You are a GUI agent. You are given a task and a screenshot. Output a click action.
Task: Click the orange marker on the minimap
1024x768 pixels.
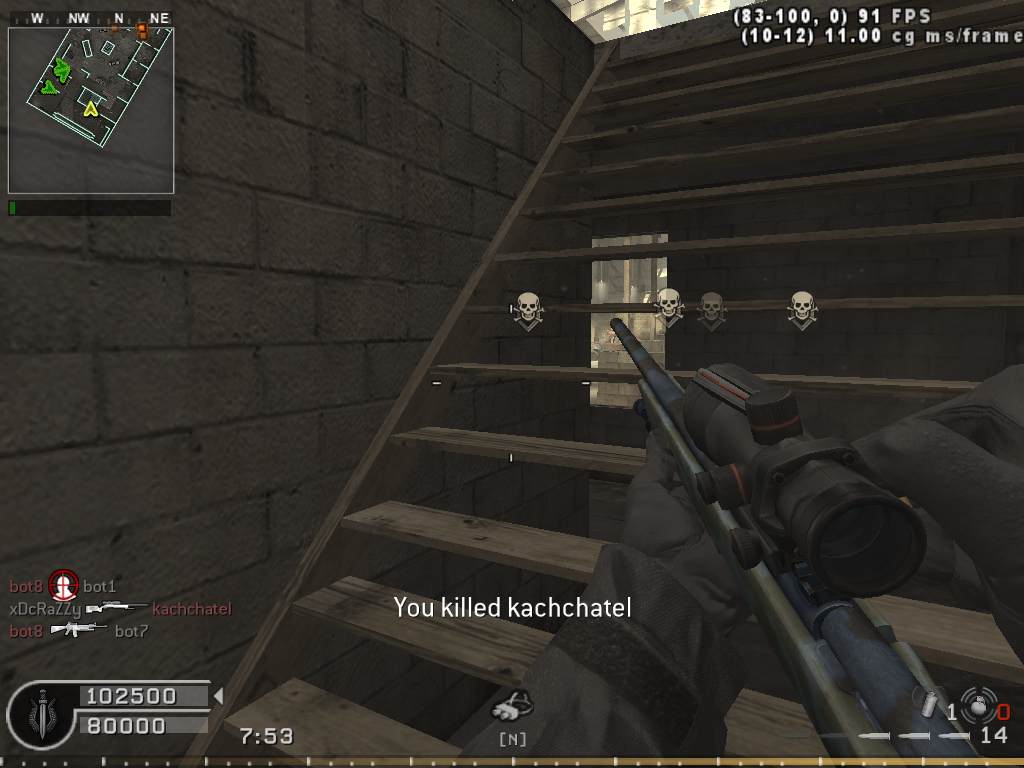click(x=142, y=31)
